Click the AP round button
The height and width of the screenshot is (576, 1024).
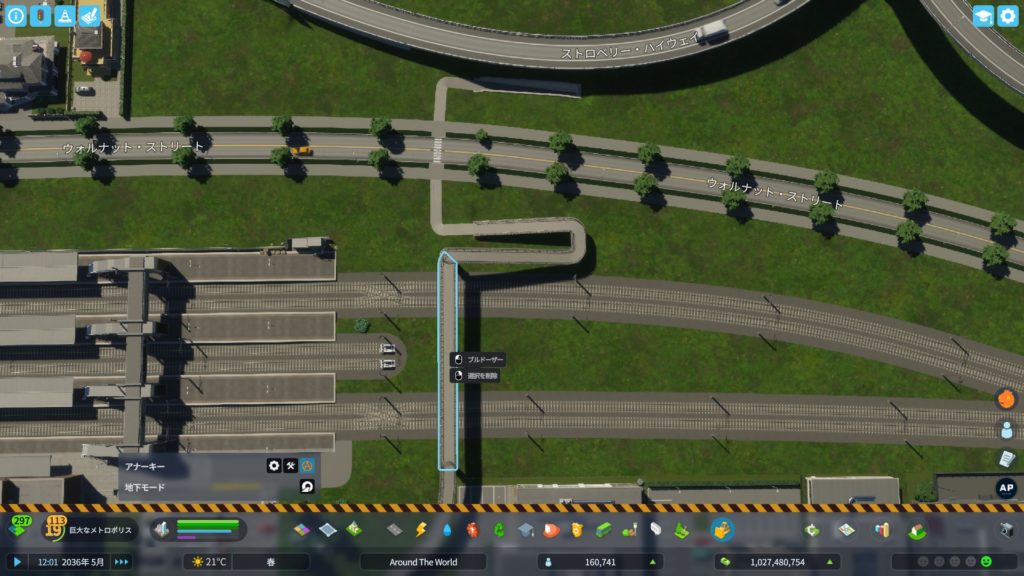coord(1006,488)
